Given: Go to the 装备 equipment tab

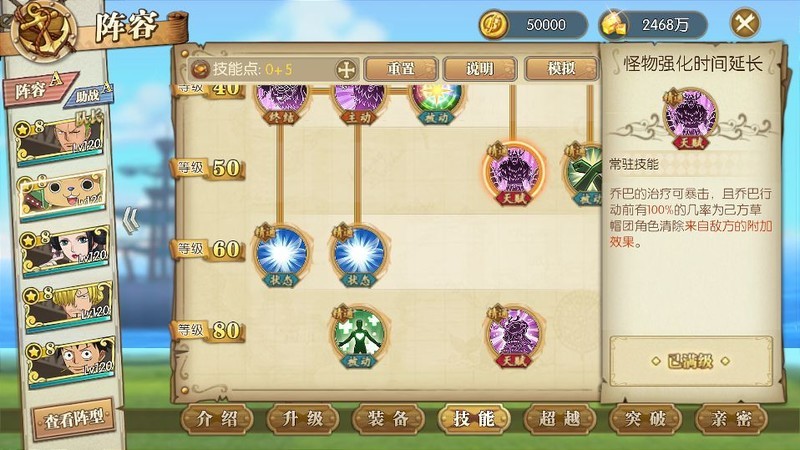Looking at the screenshot, I should coord(388,418).
